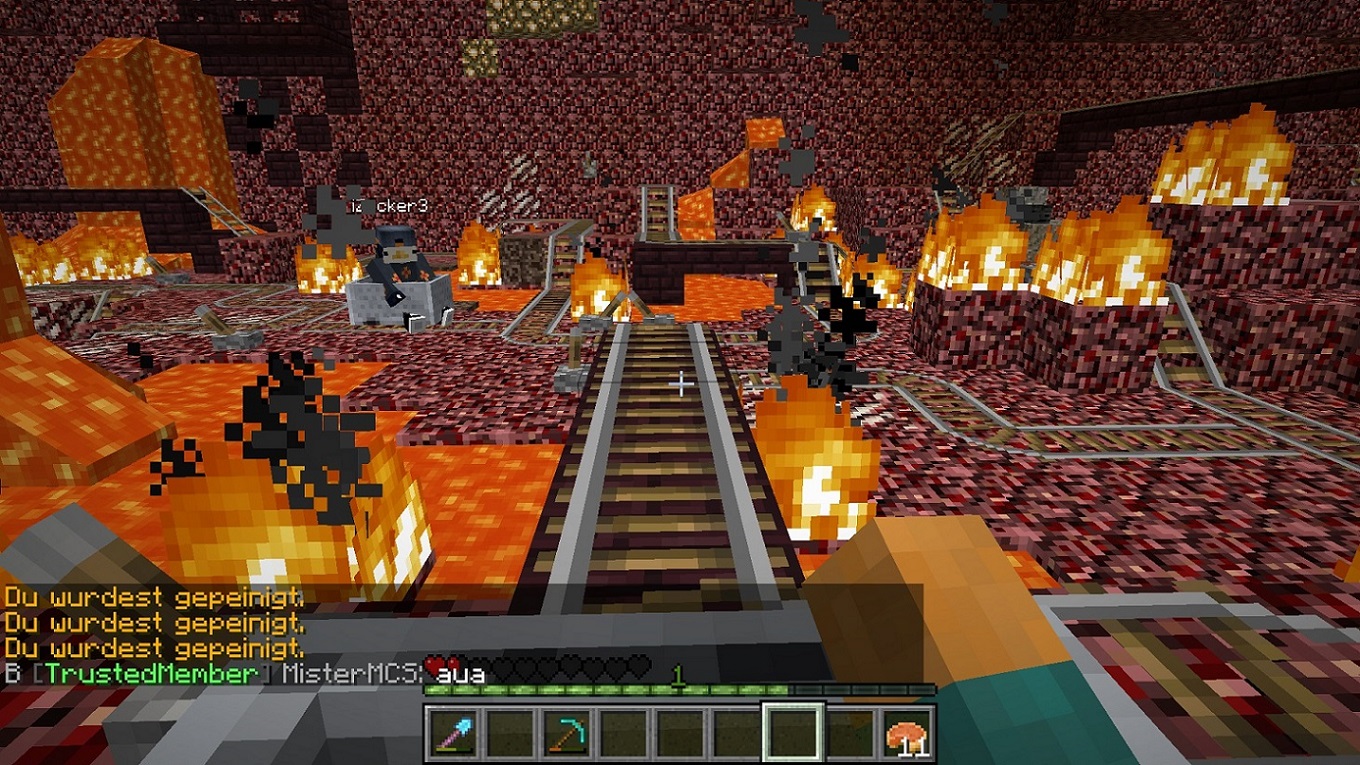Image resolution: width=1360 pixels, height=765 pixels.
Task: Click the highlighted empty hotbar slot
Action: 793,733
